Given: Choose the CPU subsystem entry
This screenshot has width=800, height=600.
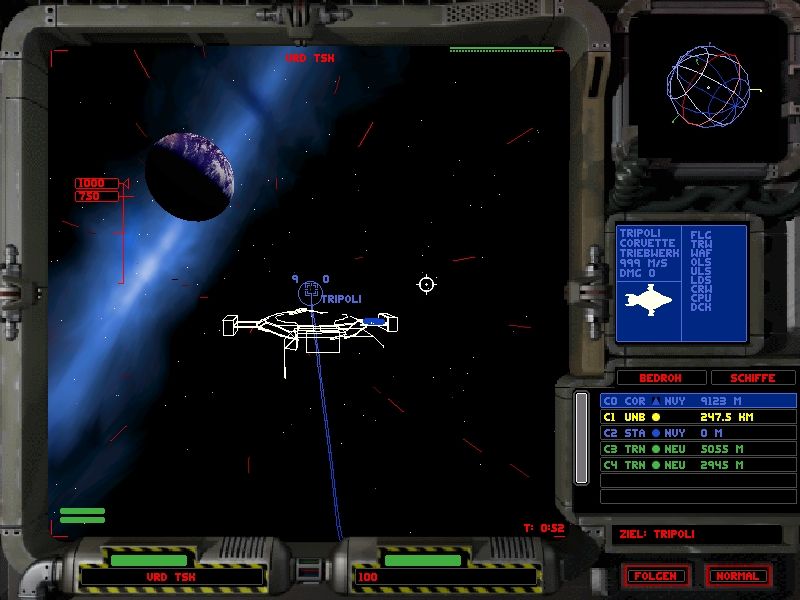Looking at the screenshot, I should click(x=701, y=297).
